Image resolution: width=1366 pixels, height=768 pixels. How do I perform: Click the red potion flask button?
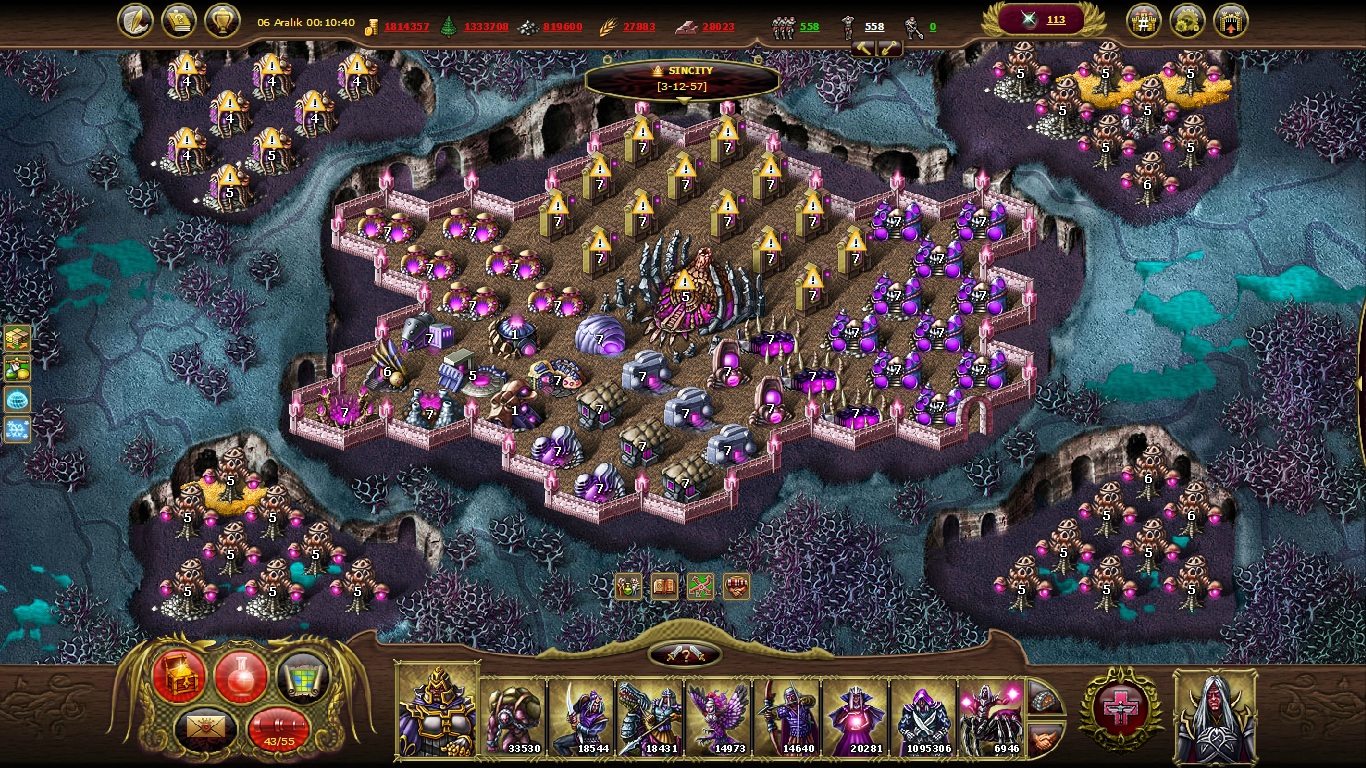click(x=241, y=676)
